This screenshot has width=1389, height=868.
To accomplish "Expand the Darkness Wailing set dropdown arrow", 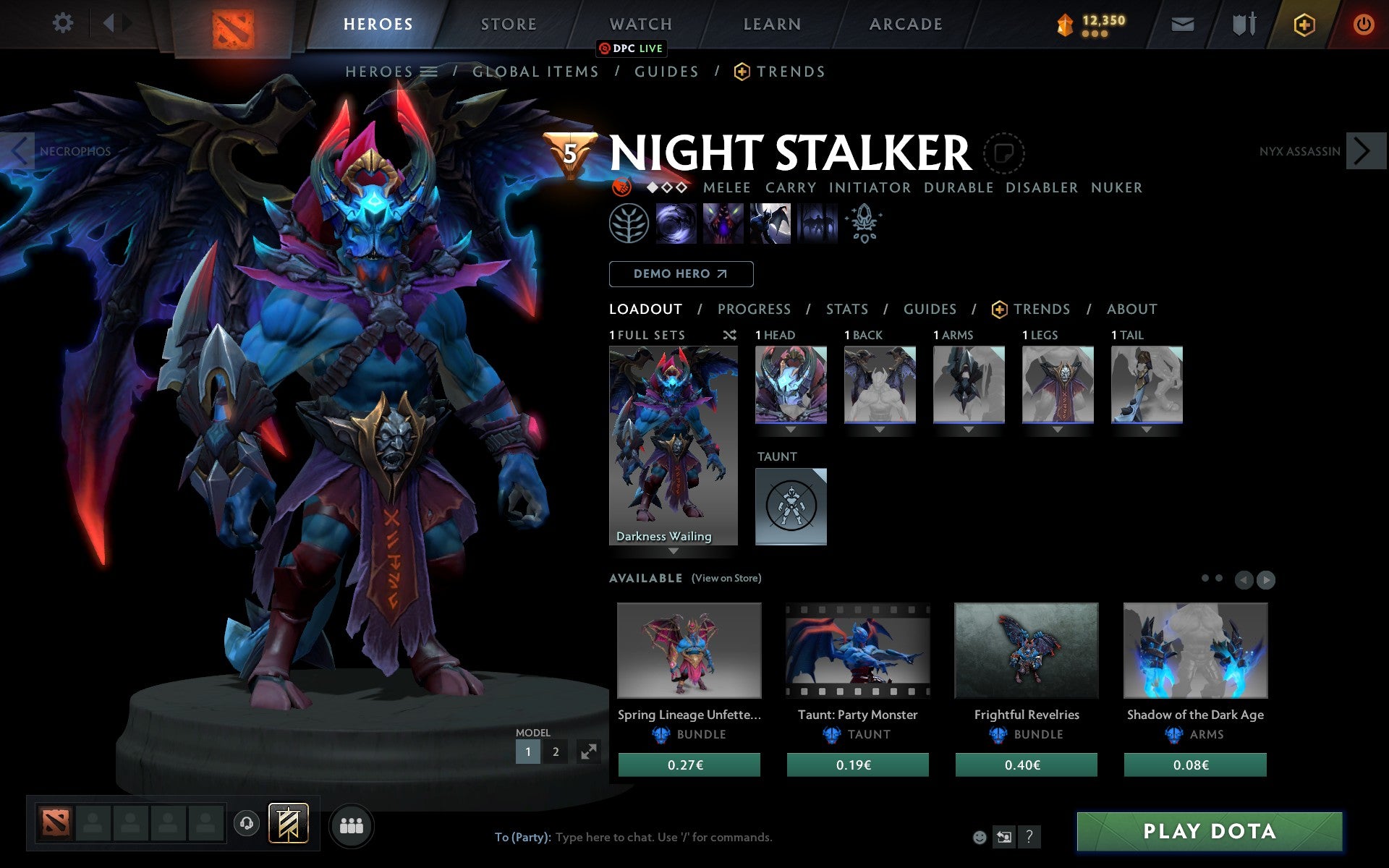I will [x=674, y=550].
